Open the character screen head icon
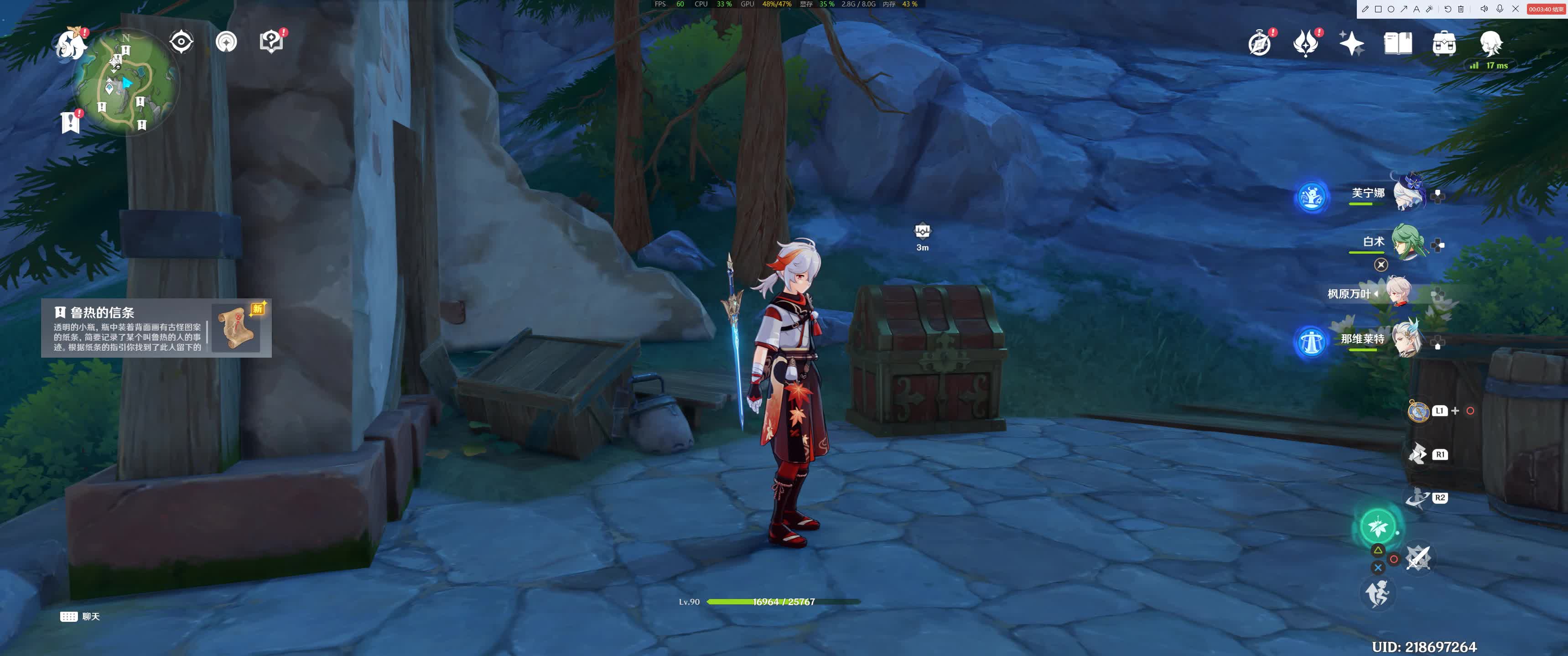This screenshot has height=656, width=1568. (x=1491, y=42)
